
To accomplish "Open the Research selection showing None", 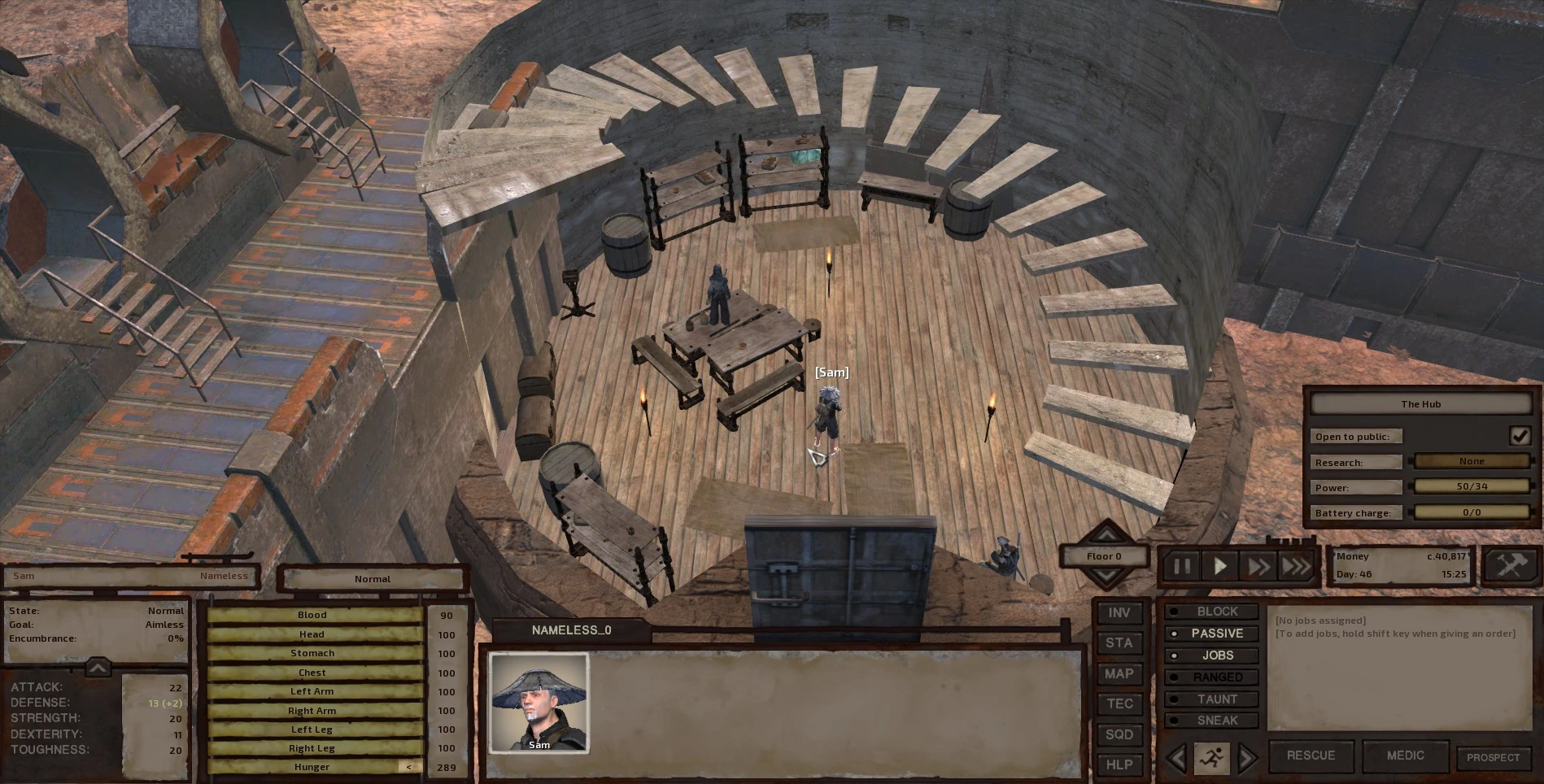I will coord(1472,461).
